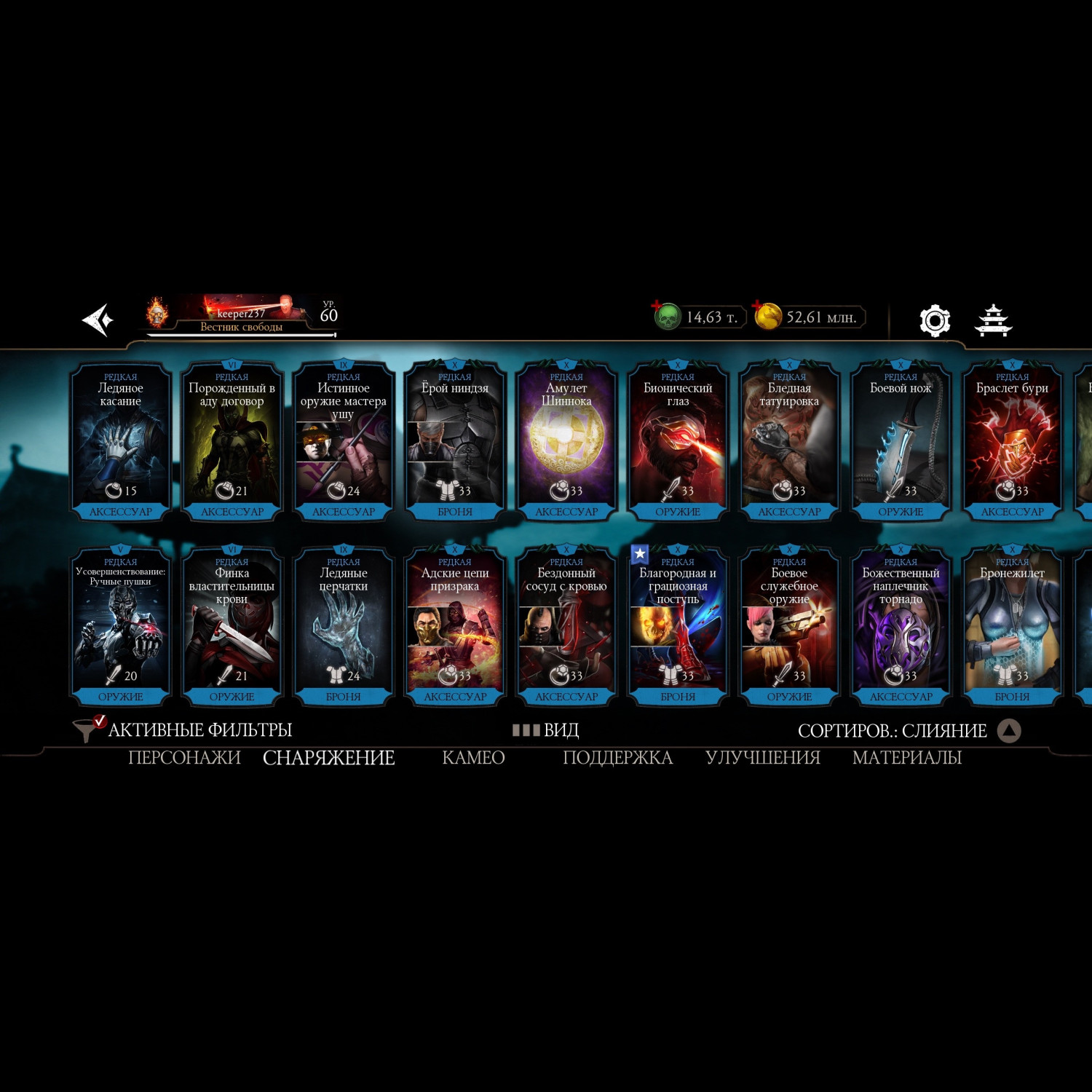Go back with the arrow button

click(x=98, y=320)
